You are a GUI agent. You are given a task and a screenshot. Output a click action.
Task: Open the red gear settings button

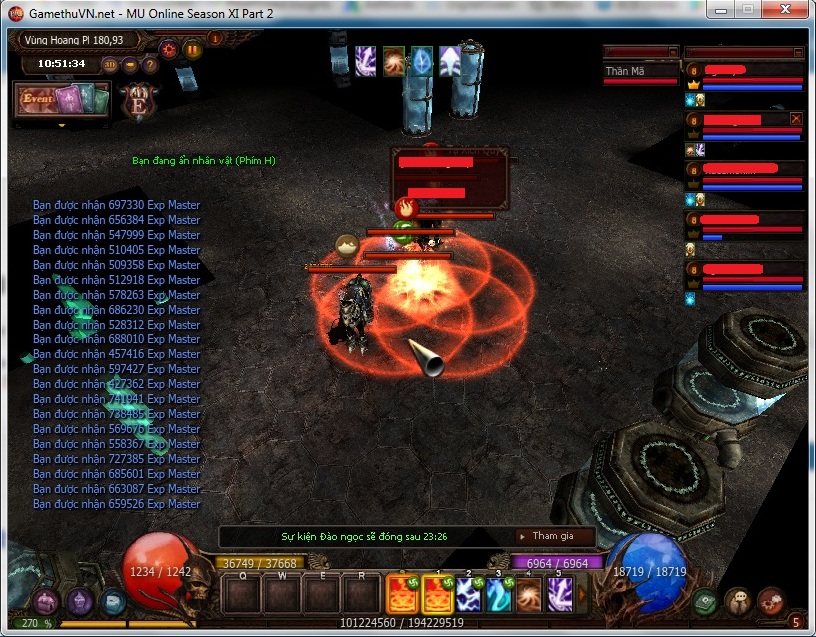(x=168, y=48)
